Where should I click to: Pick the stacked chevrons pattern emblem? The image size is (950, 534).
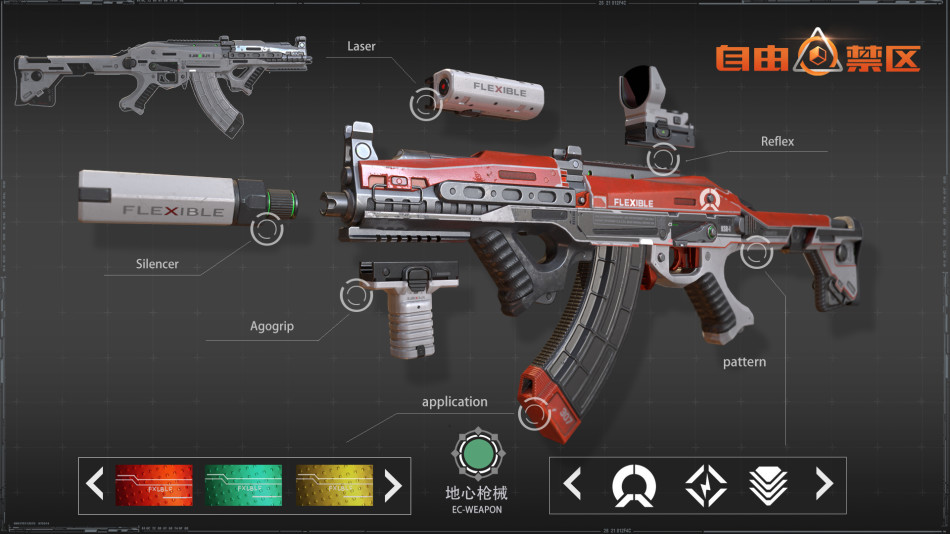click(768, 485)
